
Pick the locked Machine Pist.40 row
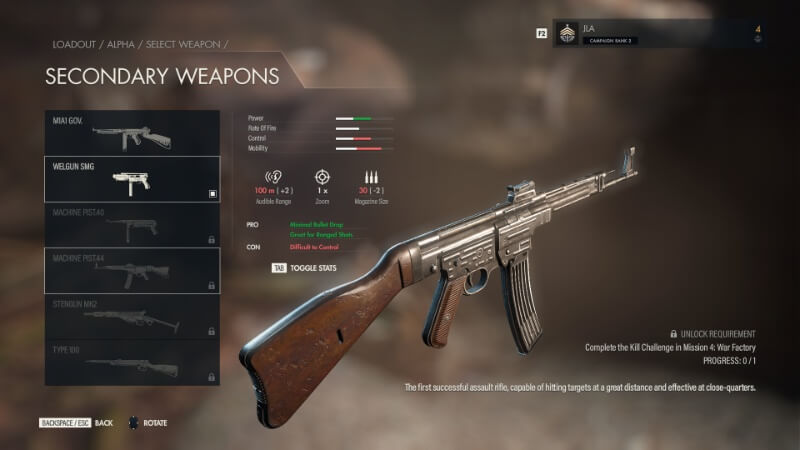(132, 225)
